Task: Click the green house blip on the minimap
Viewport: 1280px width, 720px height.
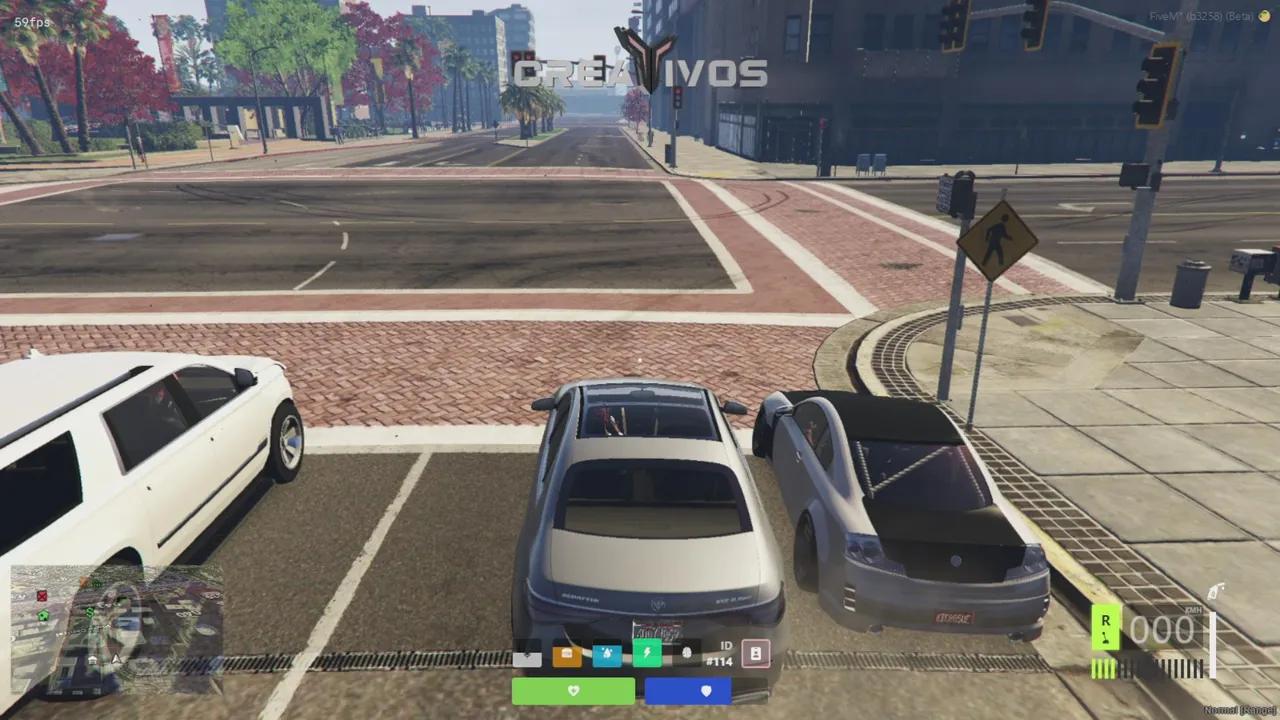Action: tap(43, 616)
